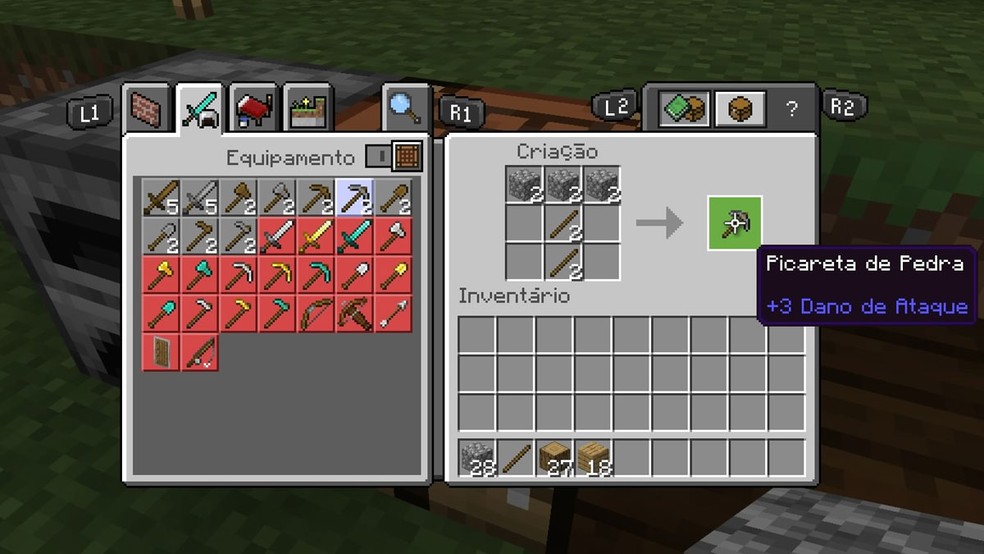
Task: Choose the diamond sword recipe
Action: (354, 236)
